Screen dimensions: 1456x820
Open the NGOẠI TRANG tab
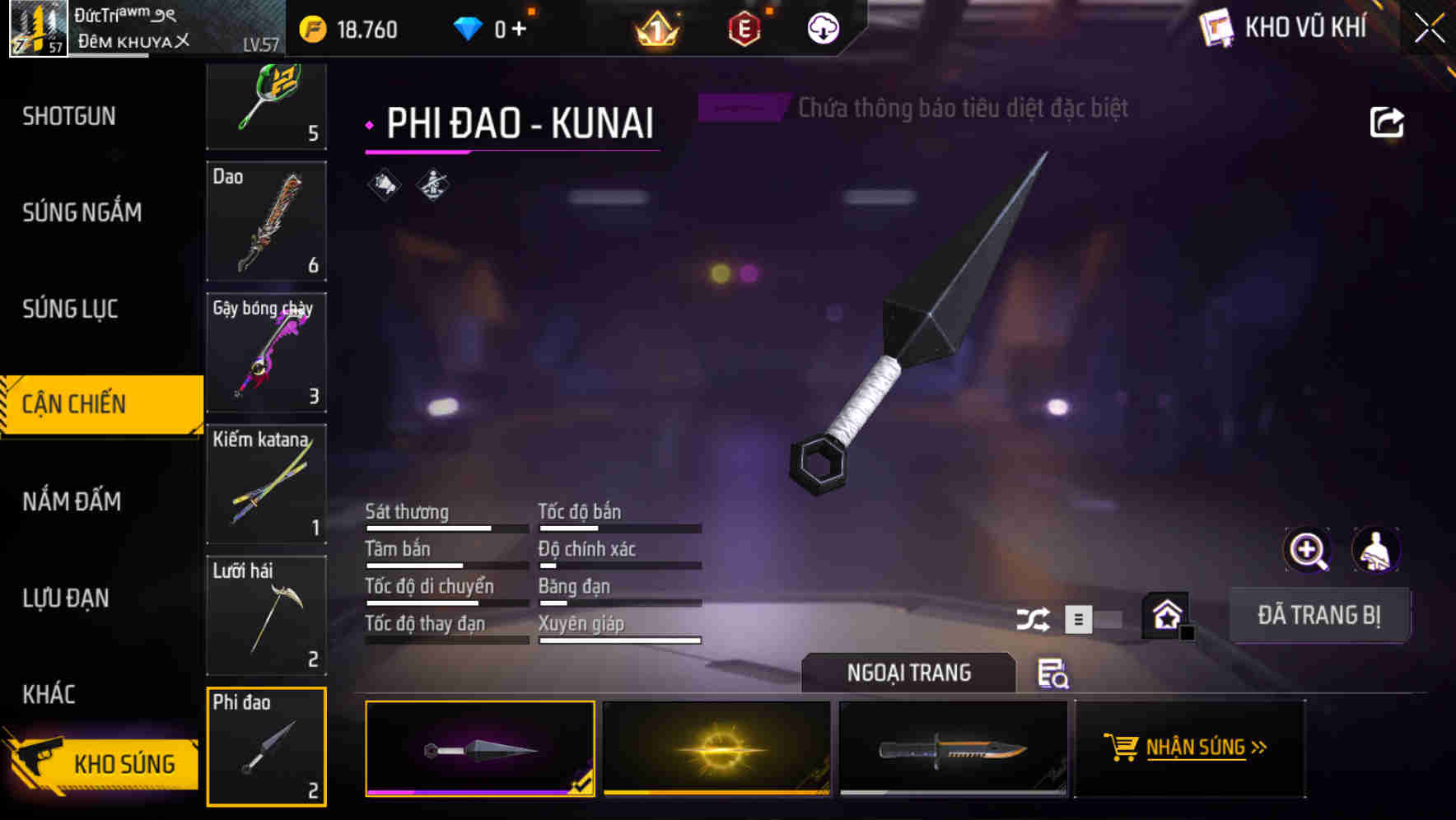point(909,673)
